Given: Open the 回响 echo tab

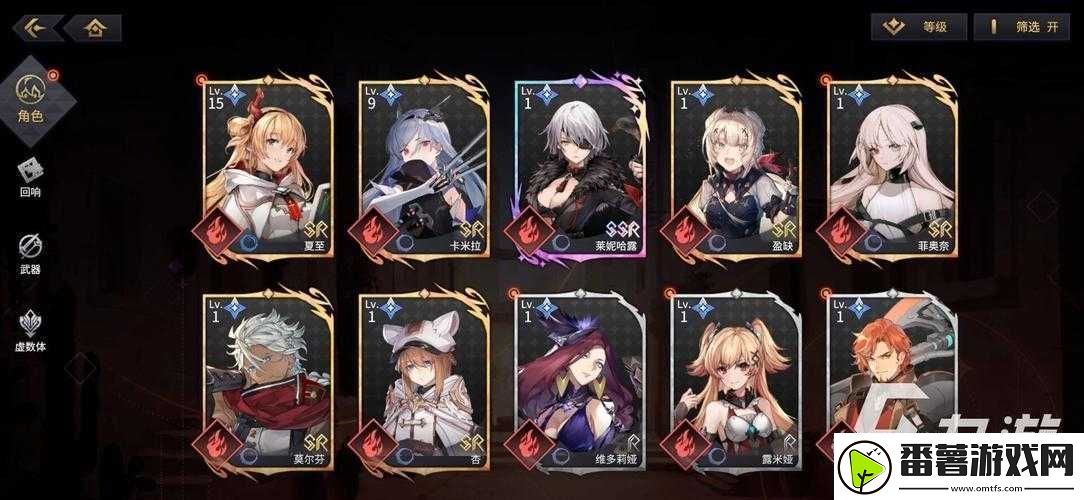Looking at the screenshot, I should tap(30, 177).
